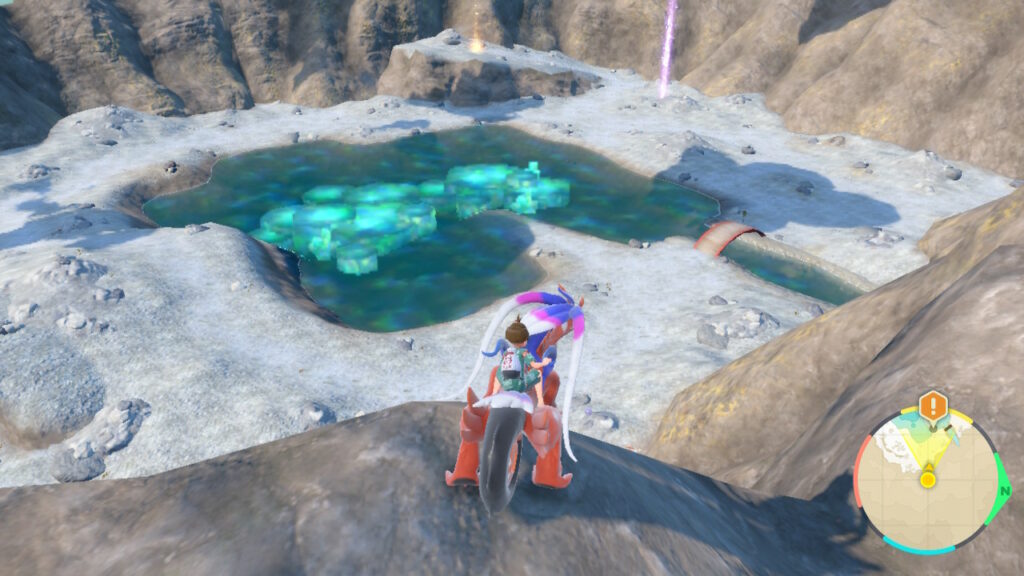Select the orange exclamation destination marker
The image size is (1024, 576).
pyautogui.click(x=932, y=406)
